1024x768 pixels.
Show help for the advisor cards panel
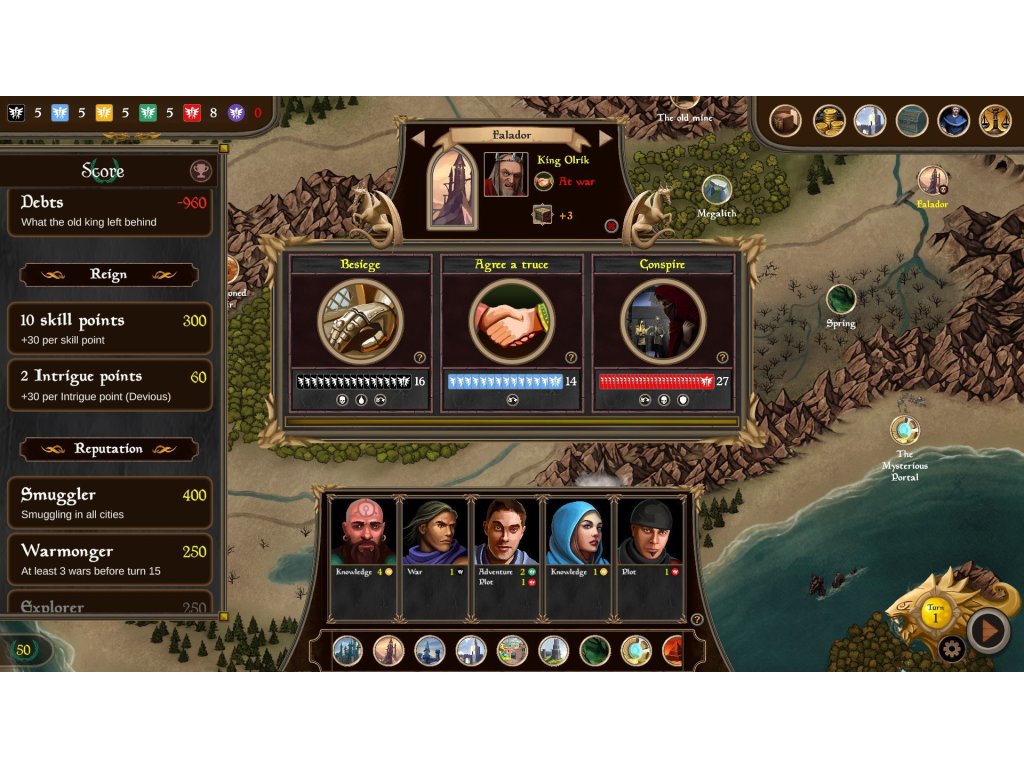click(x=697, y=620)
